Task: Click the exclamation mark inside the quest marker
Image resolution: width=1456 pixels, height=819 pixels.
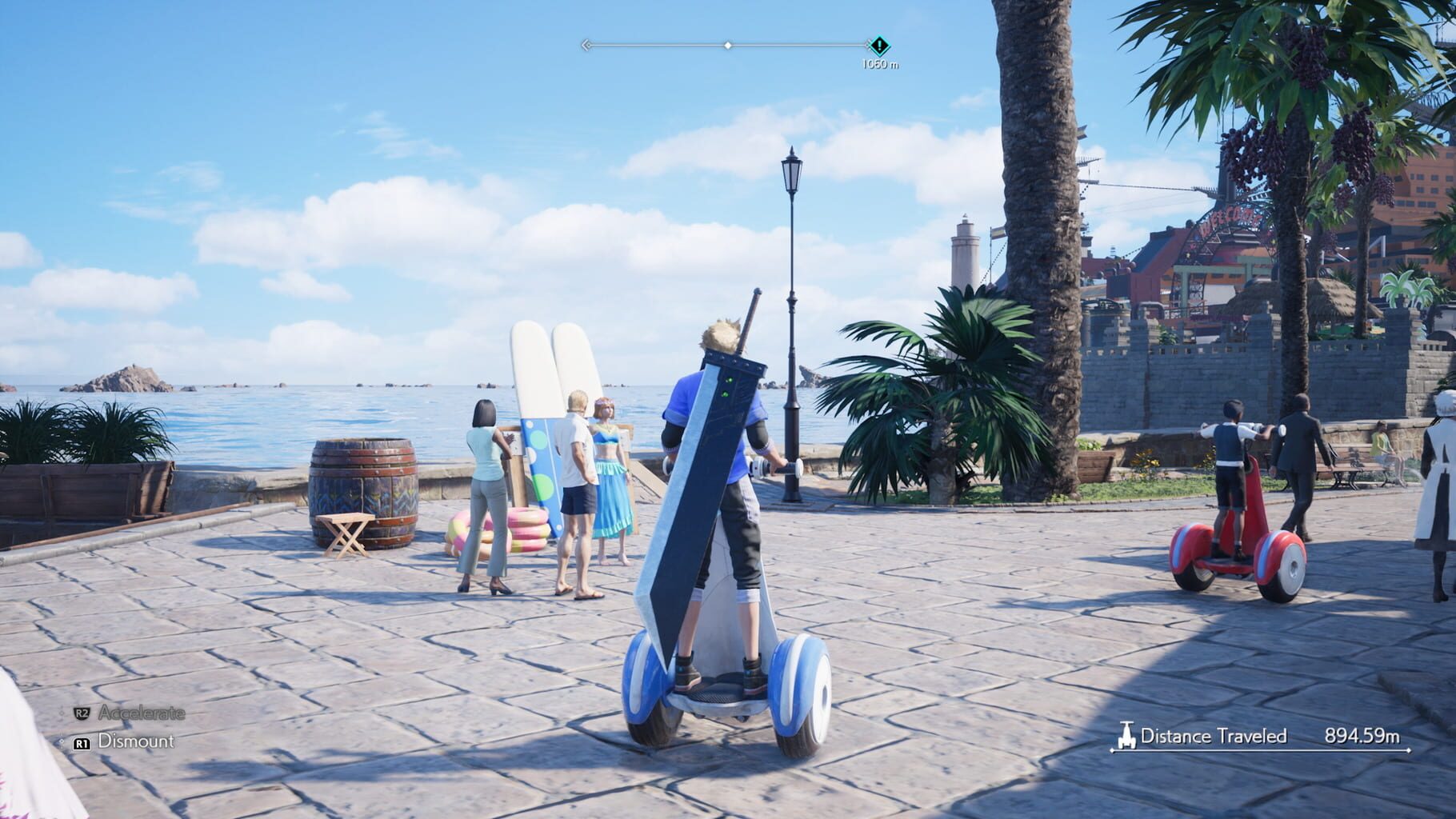Action: pos(880,46)
